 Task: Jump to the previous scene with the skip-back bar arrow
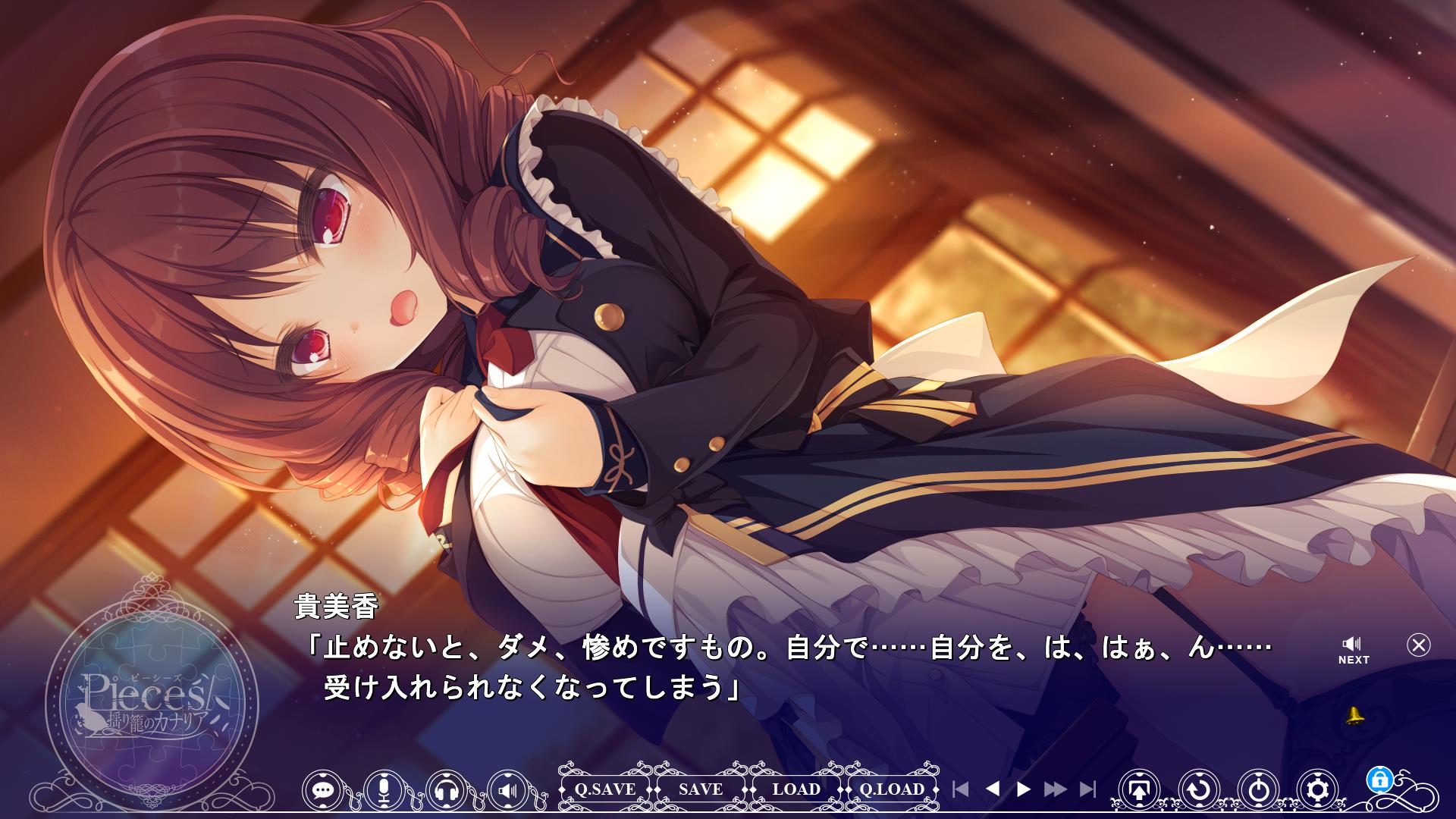pyautogui.click(x=961, y=789)
